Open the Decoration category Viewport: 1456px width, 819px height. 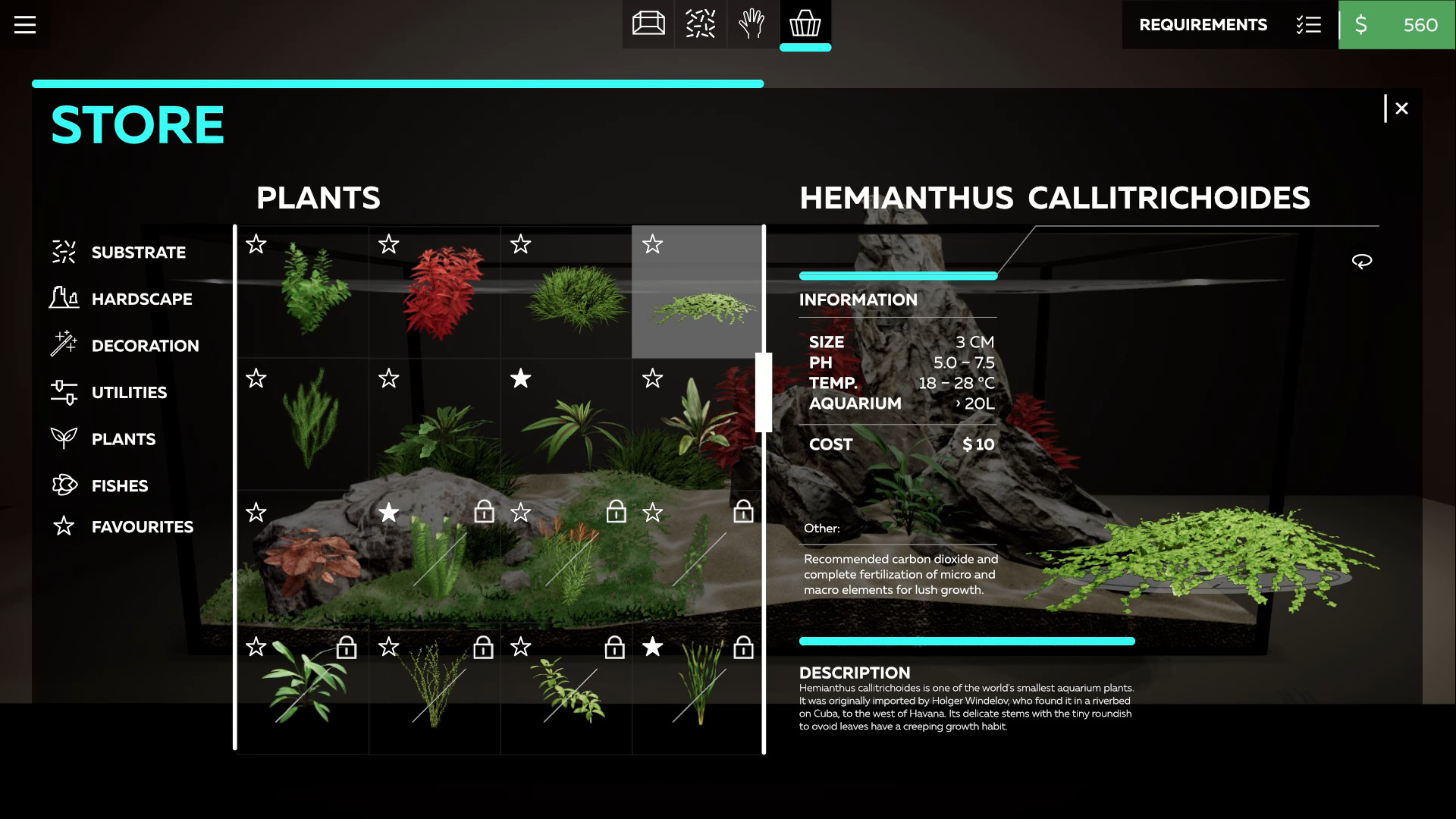pyautogui.click(x=145, y=346)
